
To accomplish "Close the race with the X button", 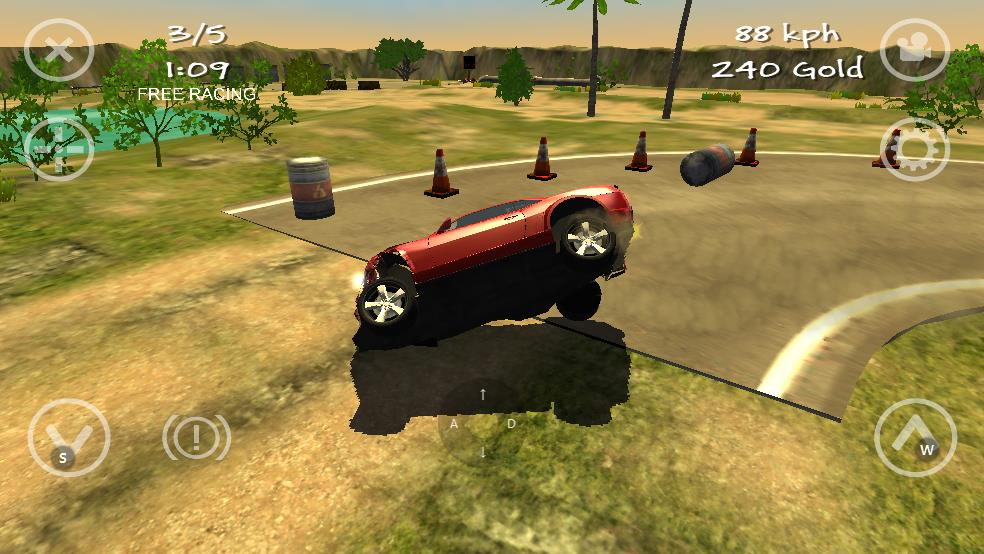I will pos(59,47).
